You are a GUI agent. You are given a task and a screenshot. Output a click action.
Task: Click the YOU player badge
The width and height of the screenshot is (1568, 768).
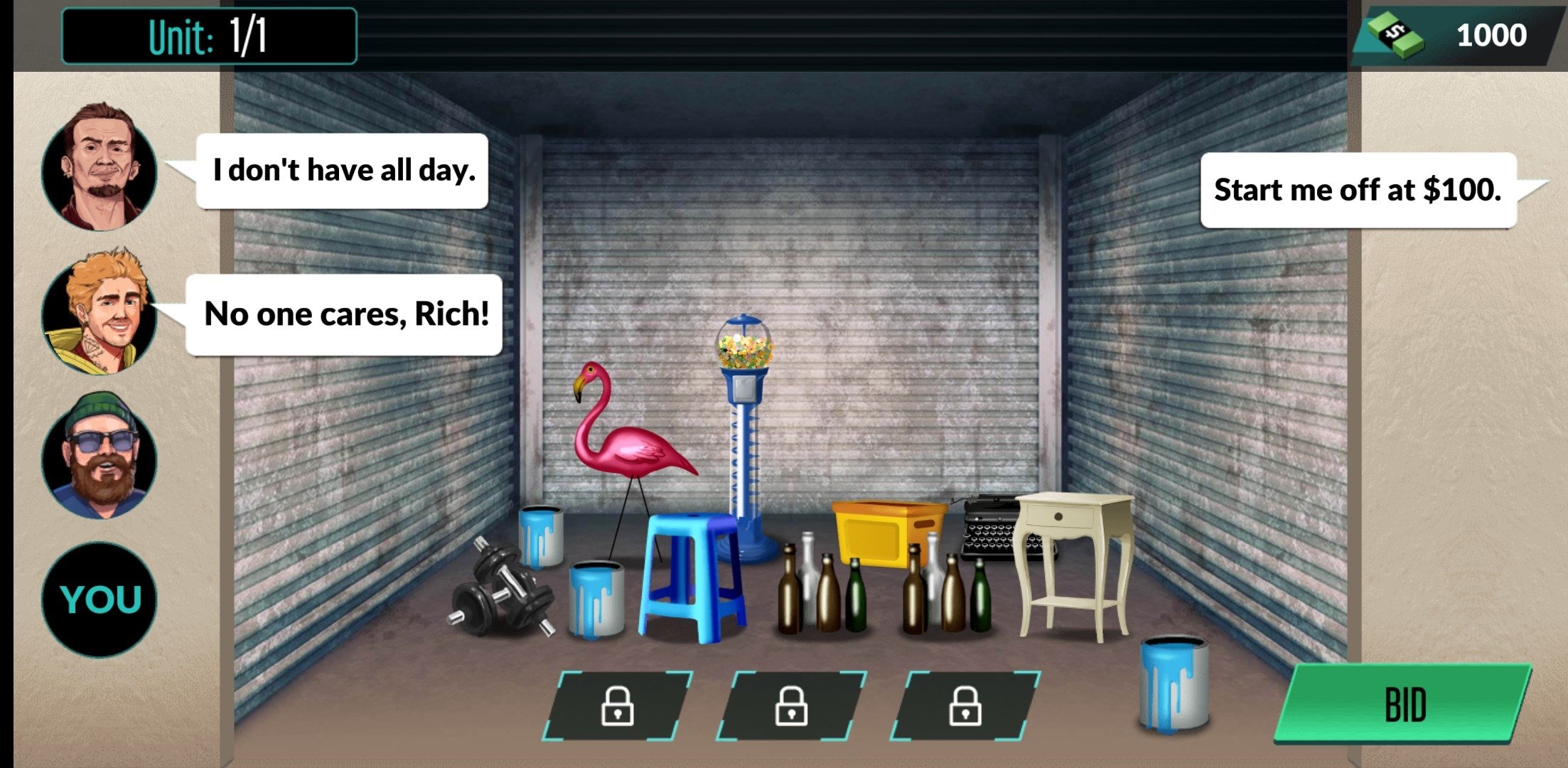click(100, 599)
